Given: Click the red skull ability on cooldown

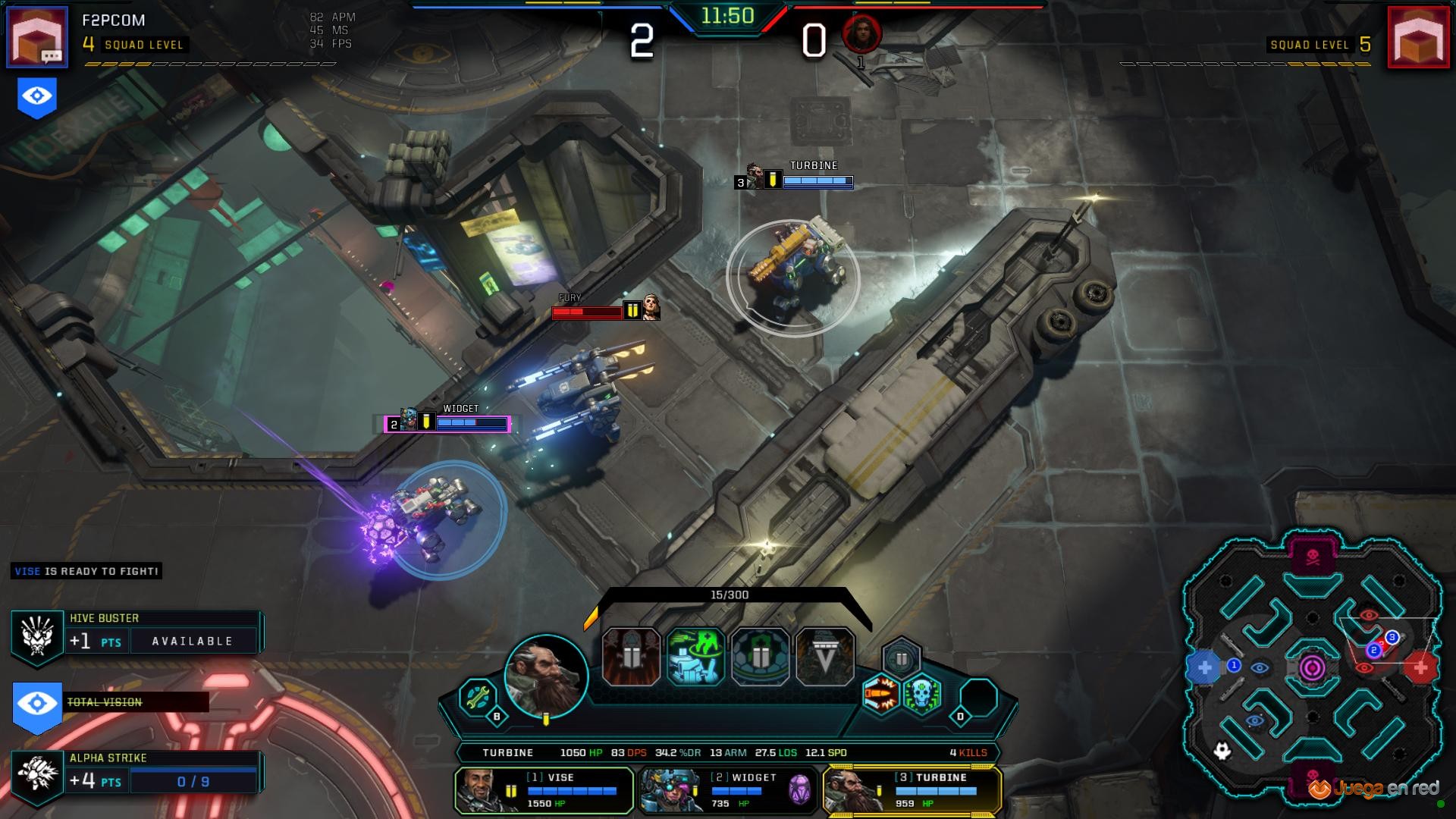Looking at the screenshot, I should 631,657.
